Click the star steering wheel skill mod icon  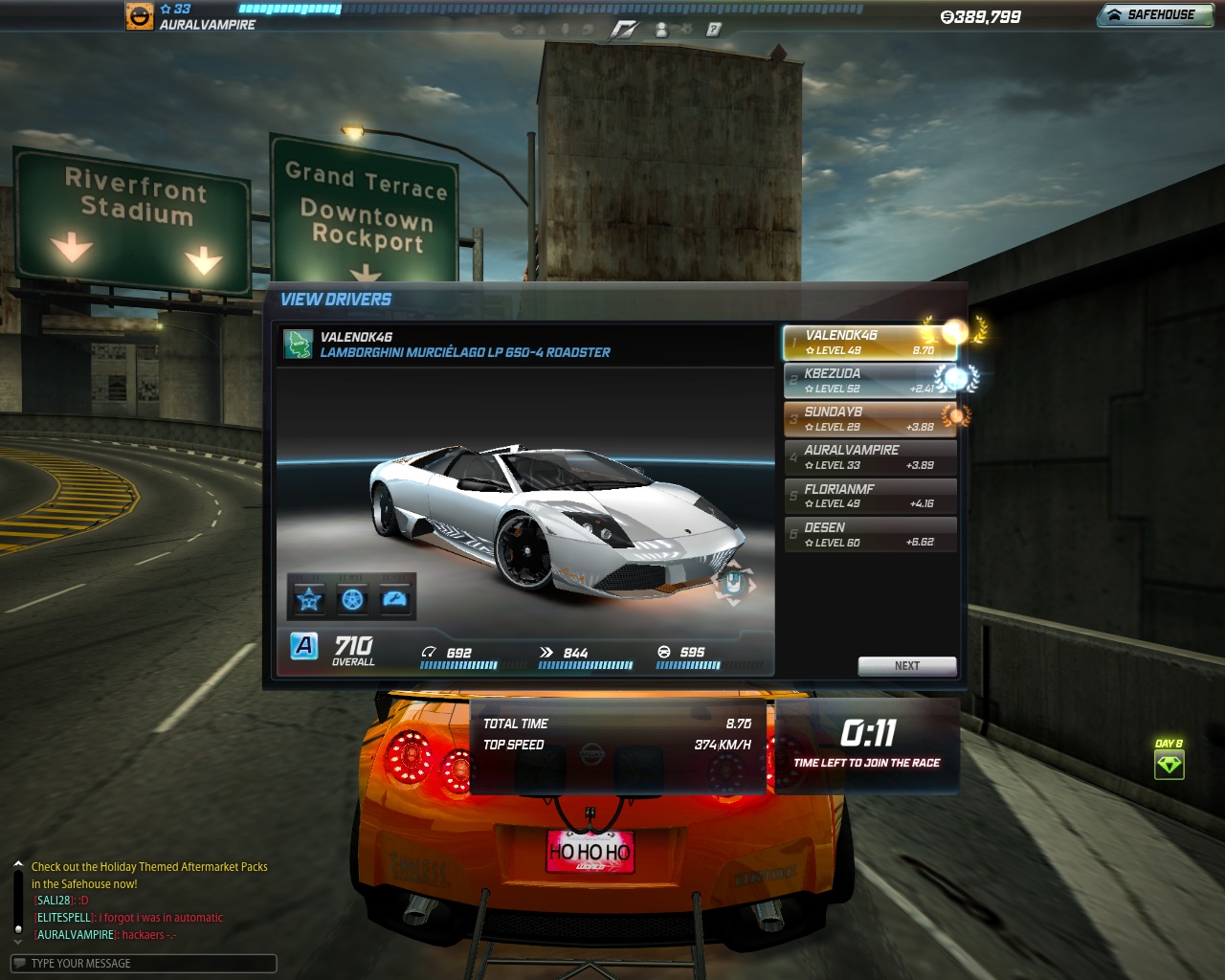tap(308, 599)
